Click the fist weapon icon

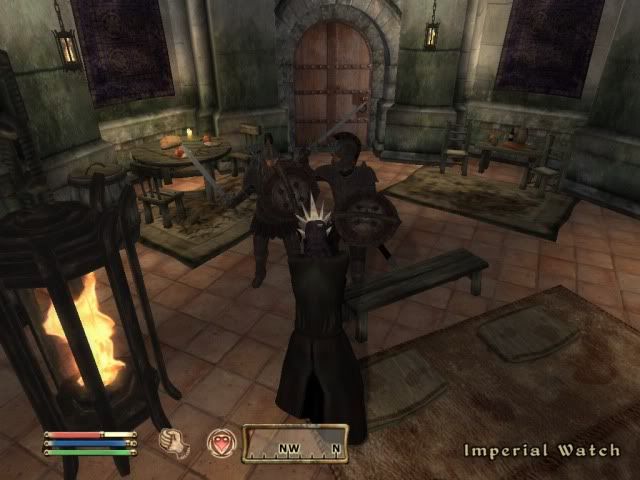pyautogui.click(x=175, y=442)
